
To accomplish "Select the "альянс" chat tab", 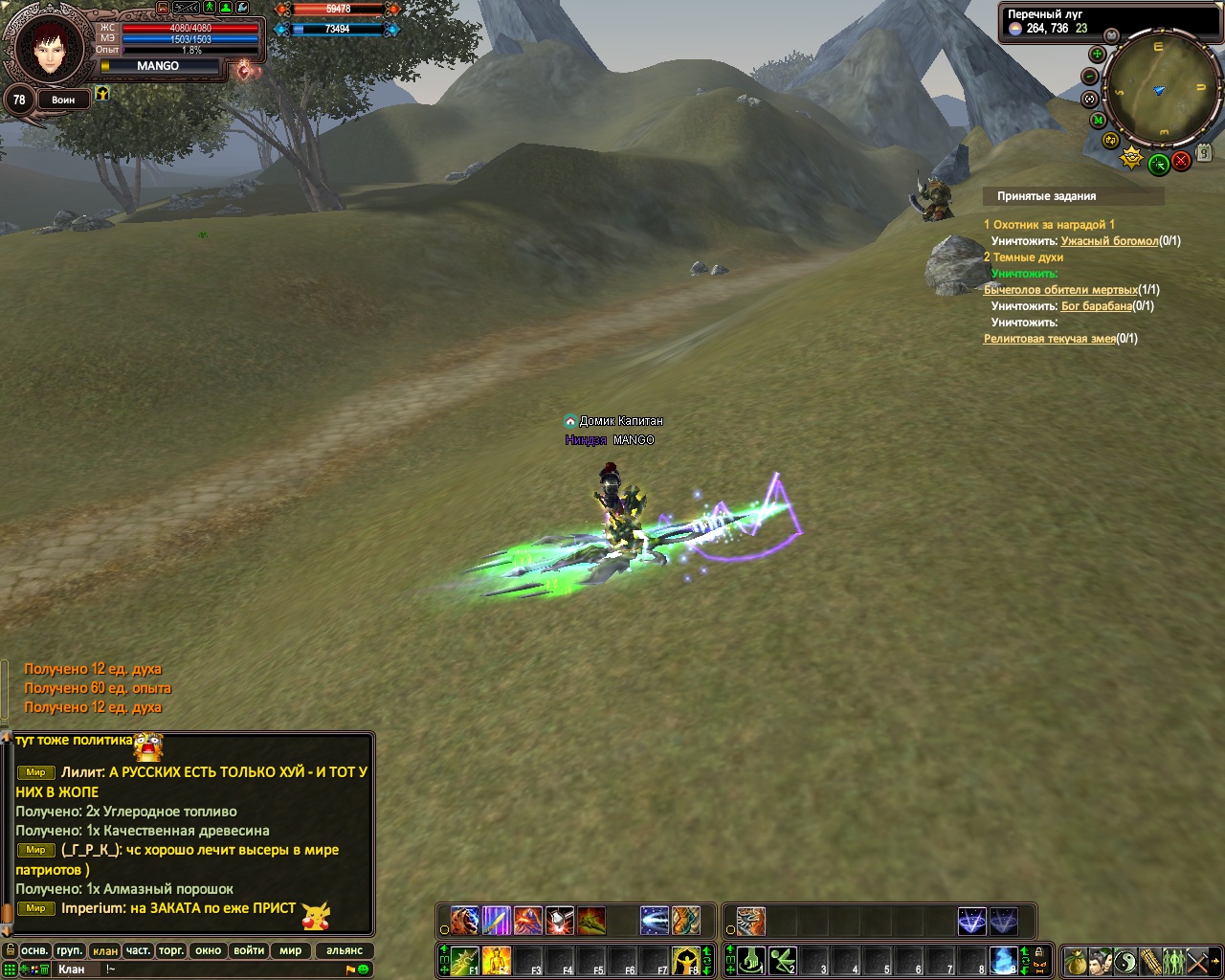I will click(345, 950).
